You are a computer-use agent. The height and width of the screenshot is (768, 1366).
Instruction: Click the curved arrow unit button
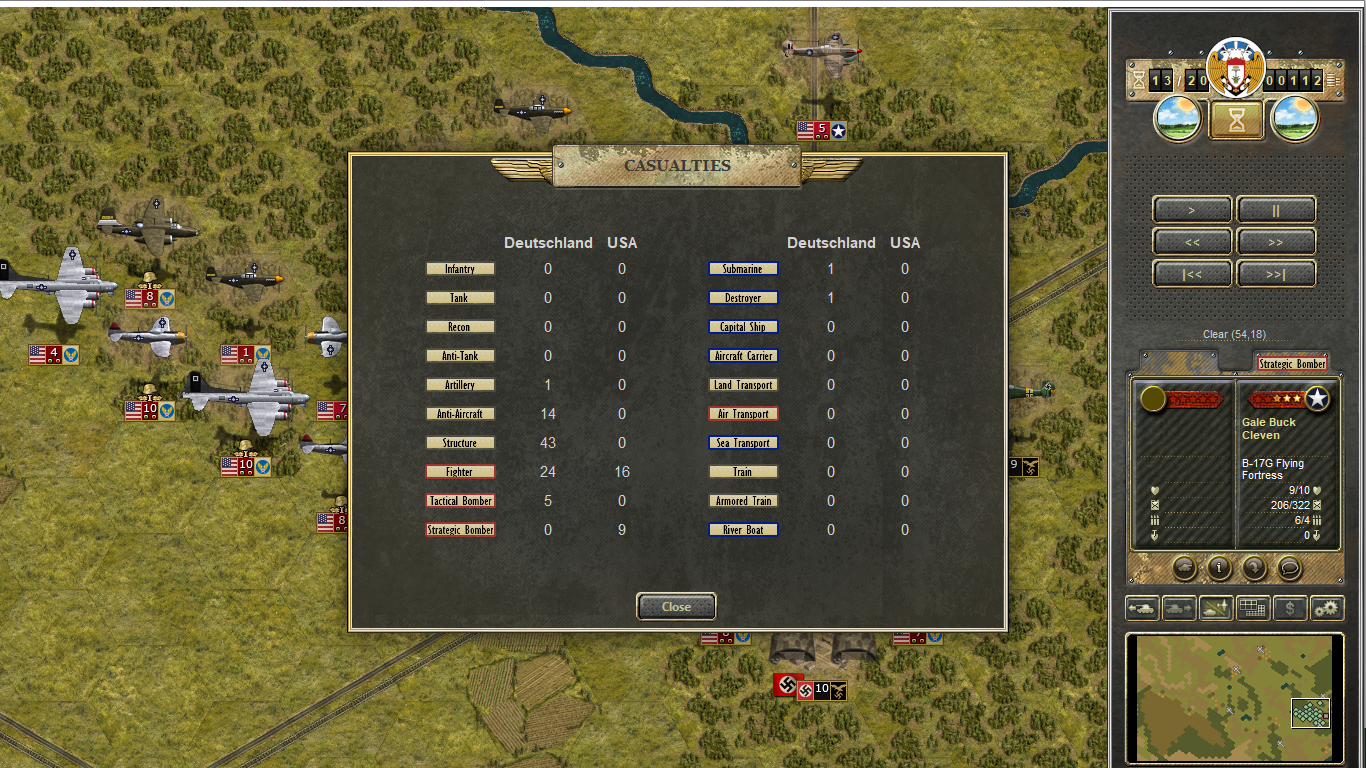[x=1254, y=568]
